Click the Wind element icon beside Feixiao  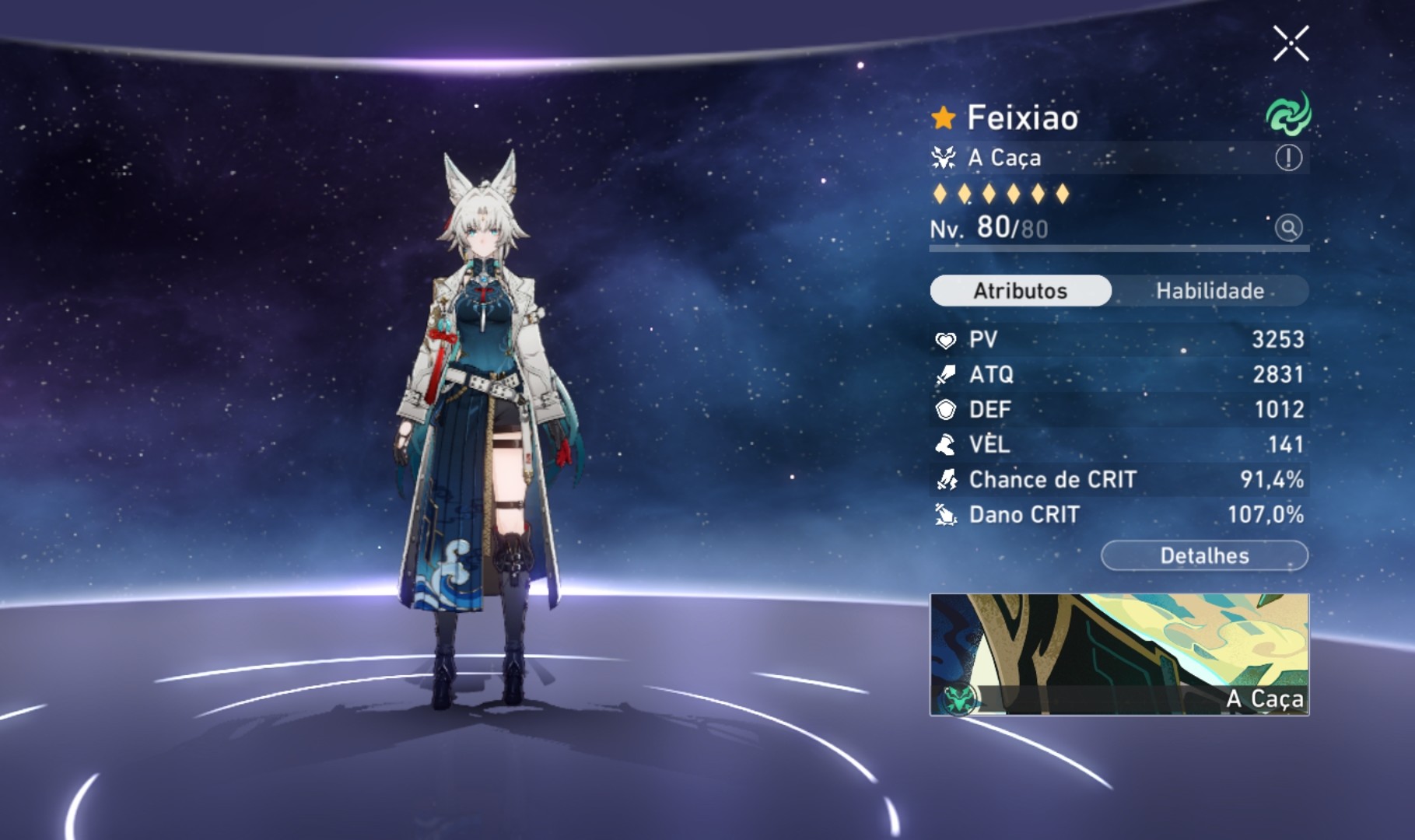pyautogui.click(x=1289, y=115)
